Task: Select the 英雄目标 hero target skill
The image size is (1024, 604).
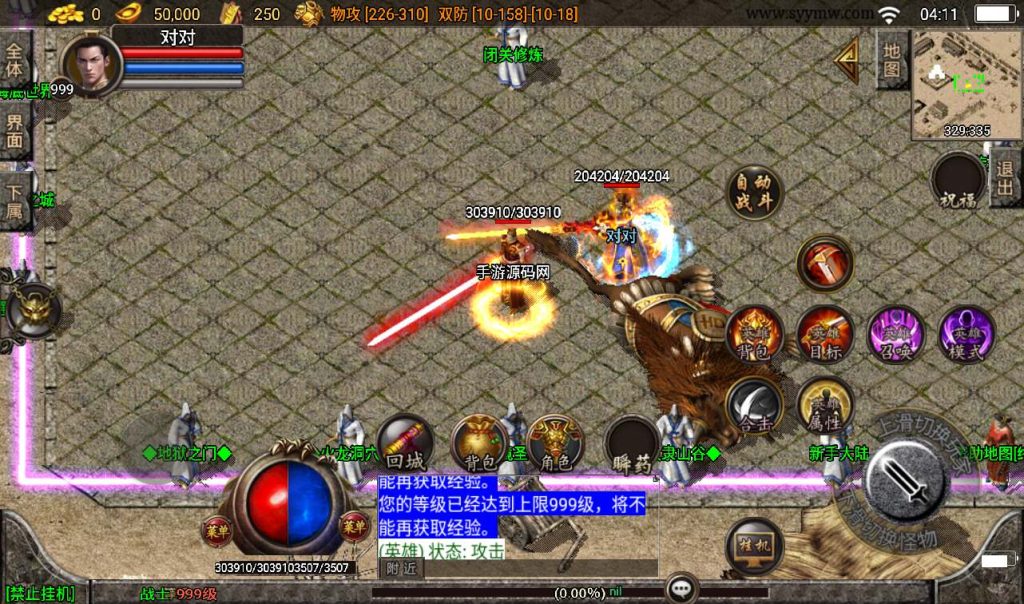Action: 825,334
